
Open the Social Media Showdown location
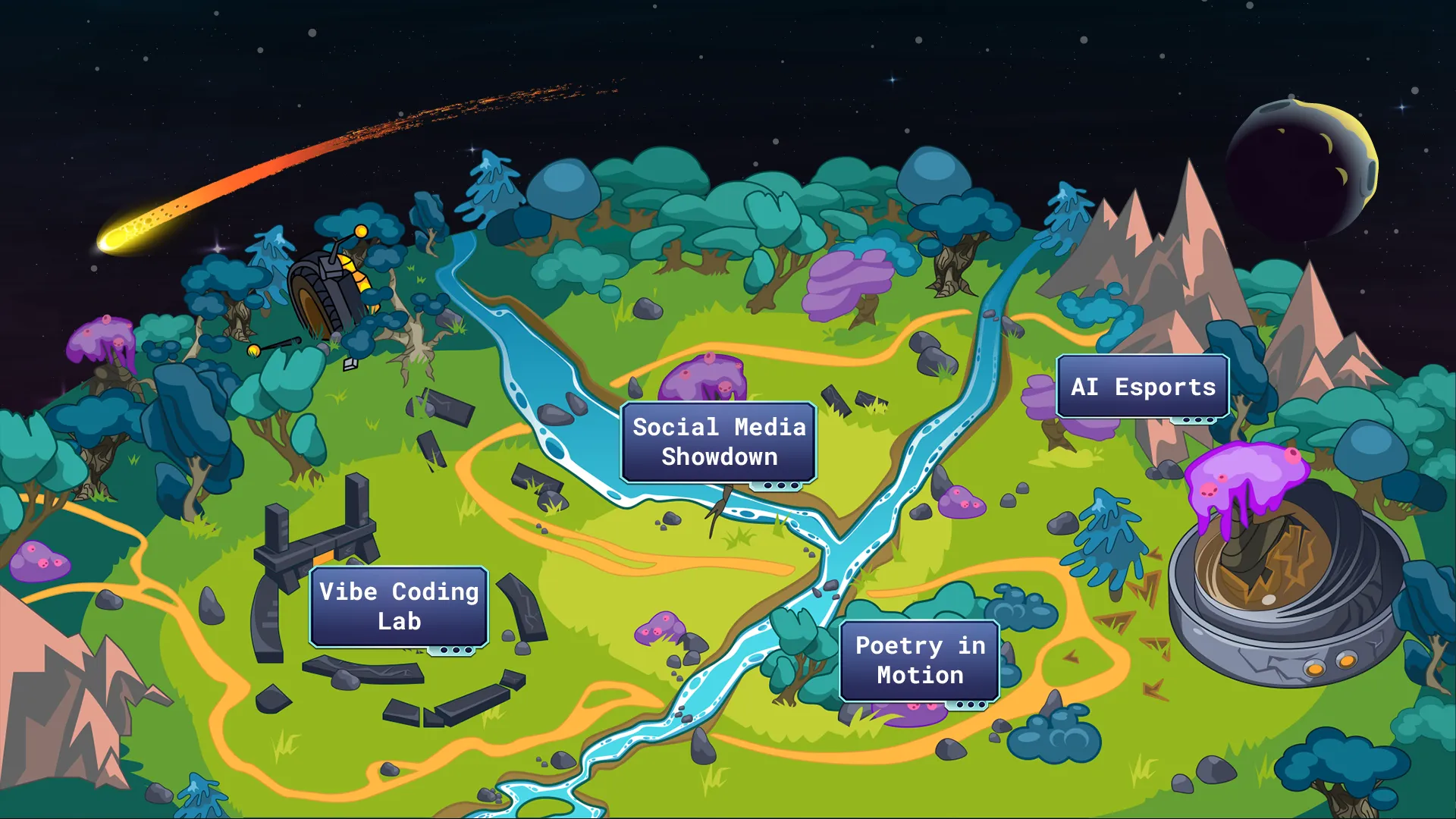click(x=718, y=442)
